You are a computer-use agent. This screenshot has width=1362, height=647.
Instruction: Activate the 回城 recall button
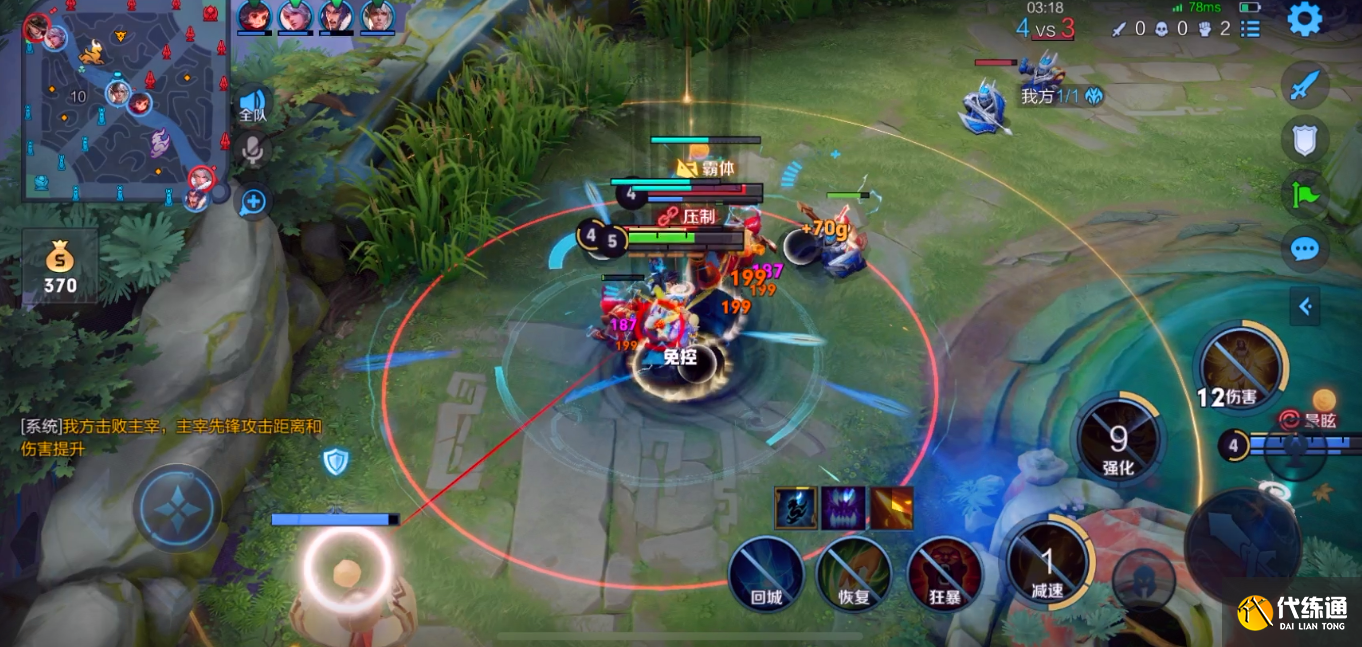coord(765,573)
